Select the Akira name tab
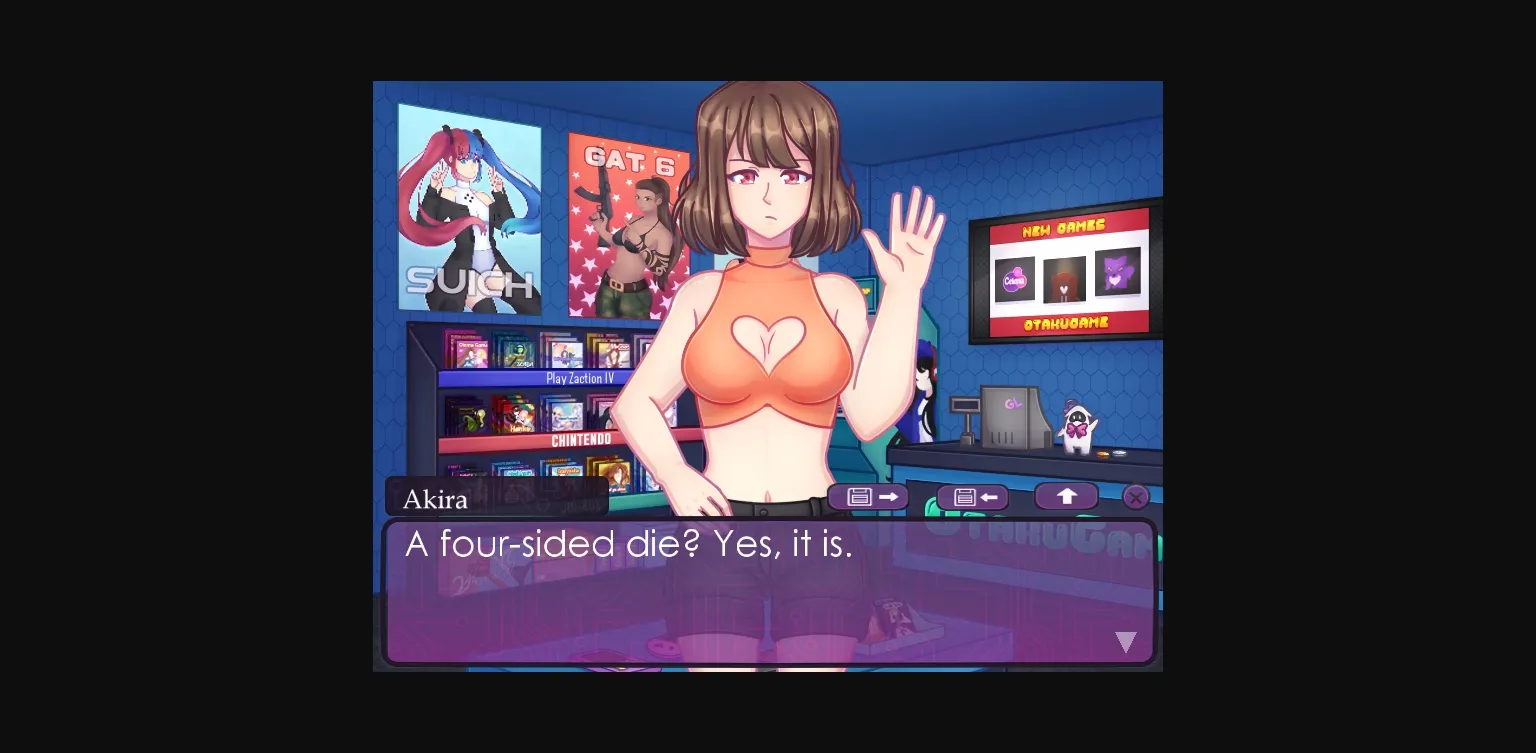Image resolution: width=1536 pixels, height=753 pixels. tap(435, 499)
